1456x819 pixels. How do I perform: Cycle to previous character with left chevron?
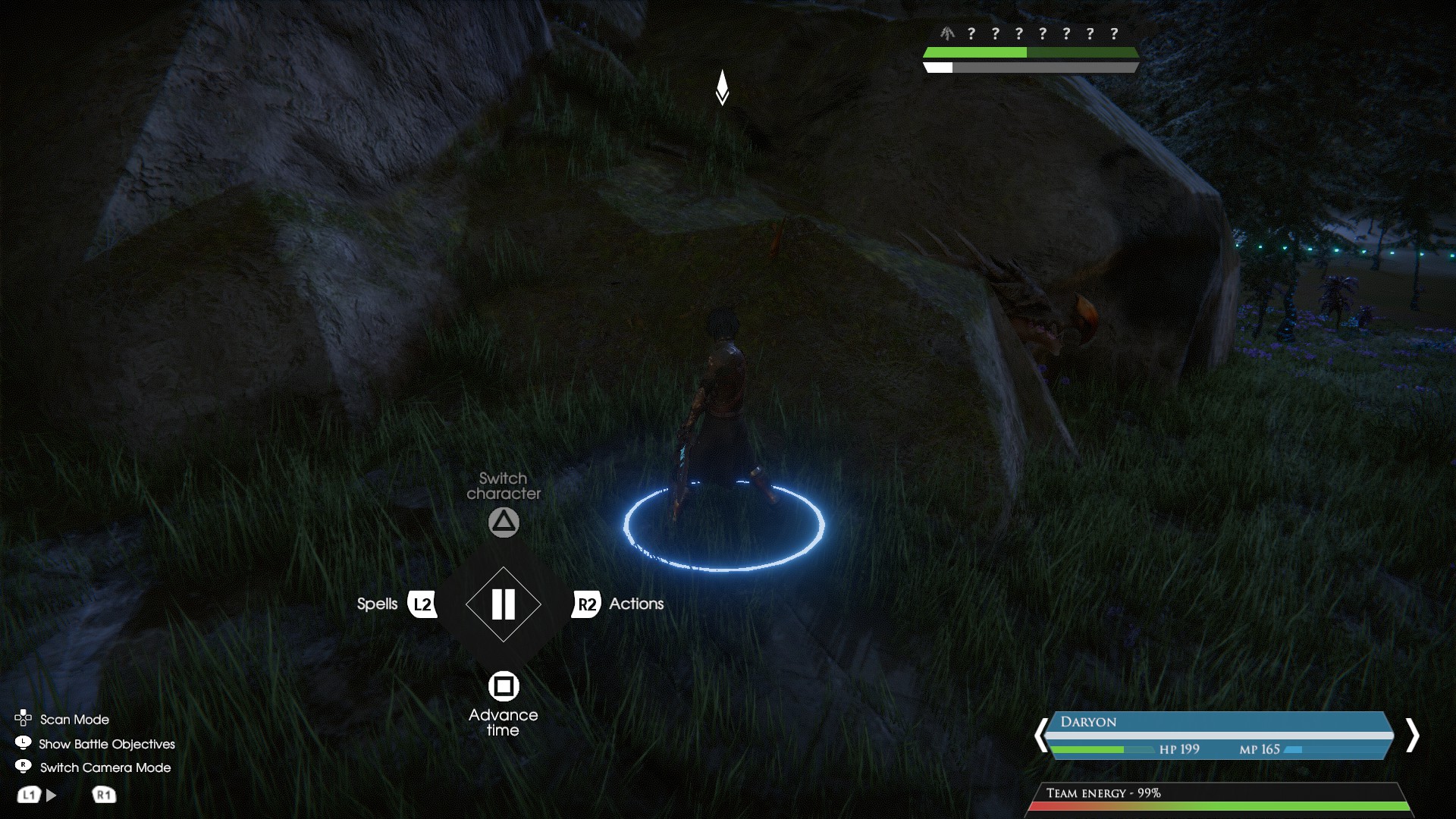point(1040,735)
